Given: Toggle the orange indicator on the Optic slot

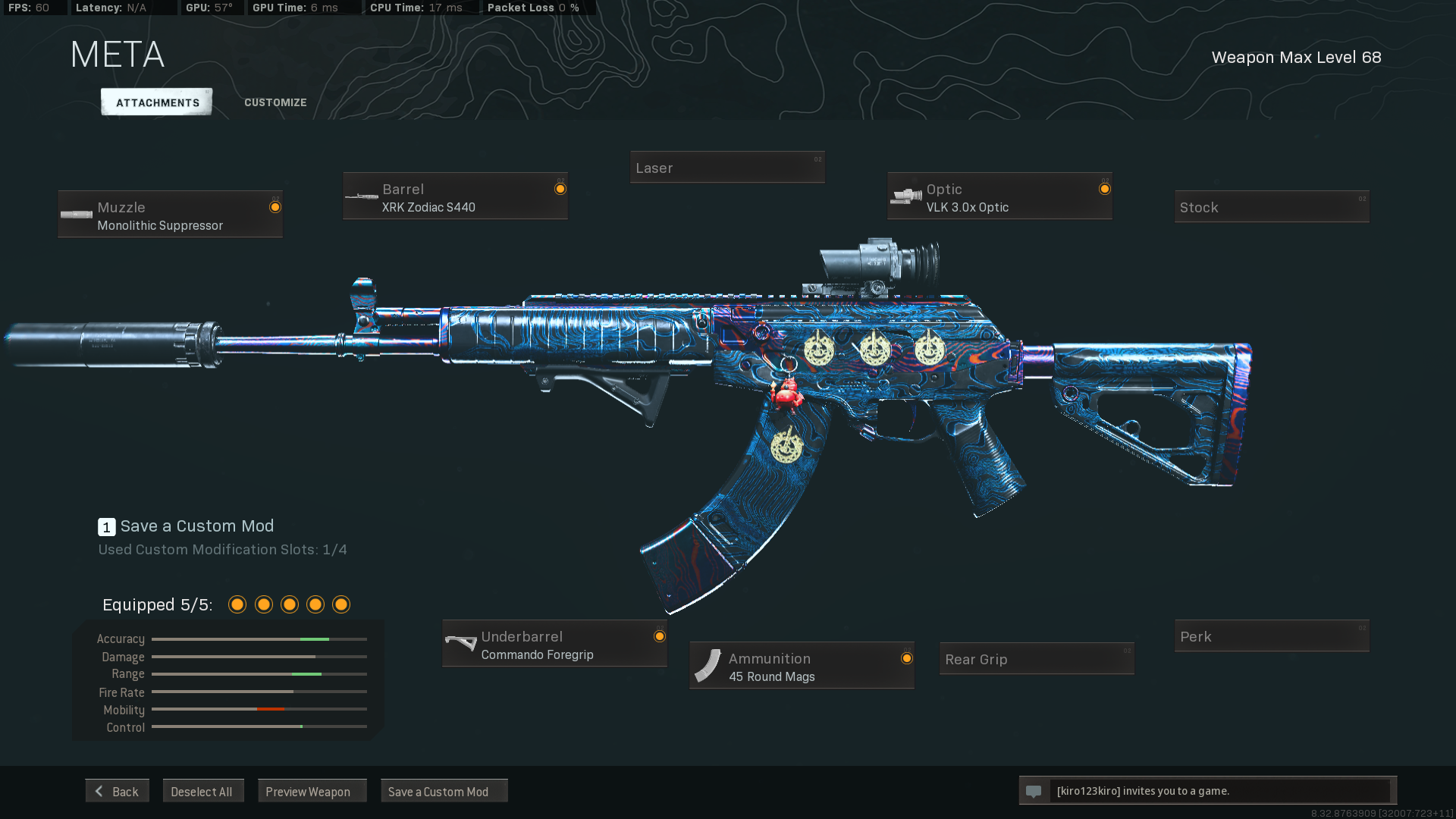Looking at the screenshot, I should 1104,188.
